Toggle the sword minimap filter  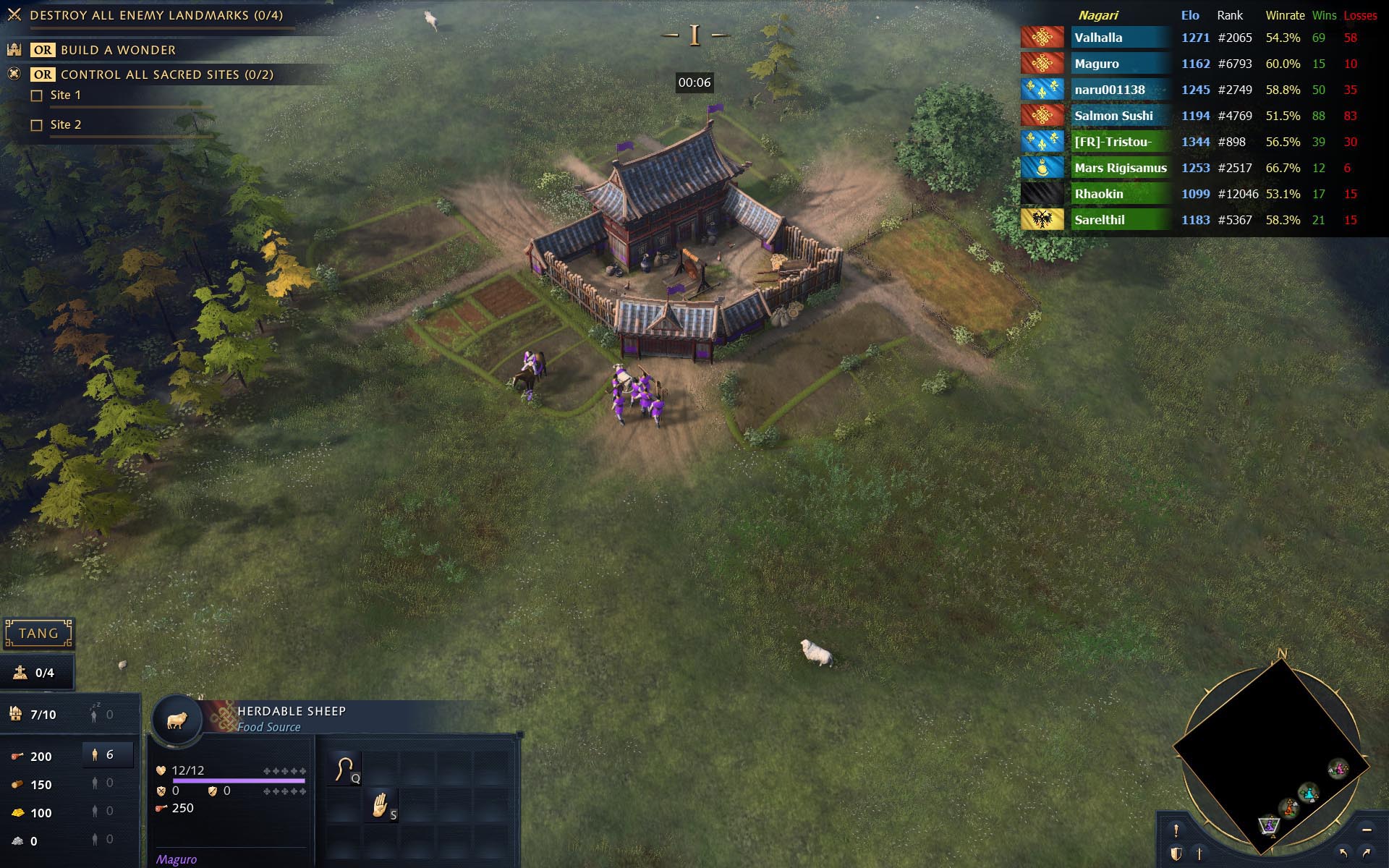click(x=1199, y=854)
